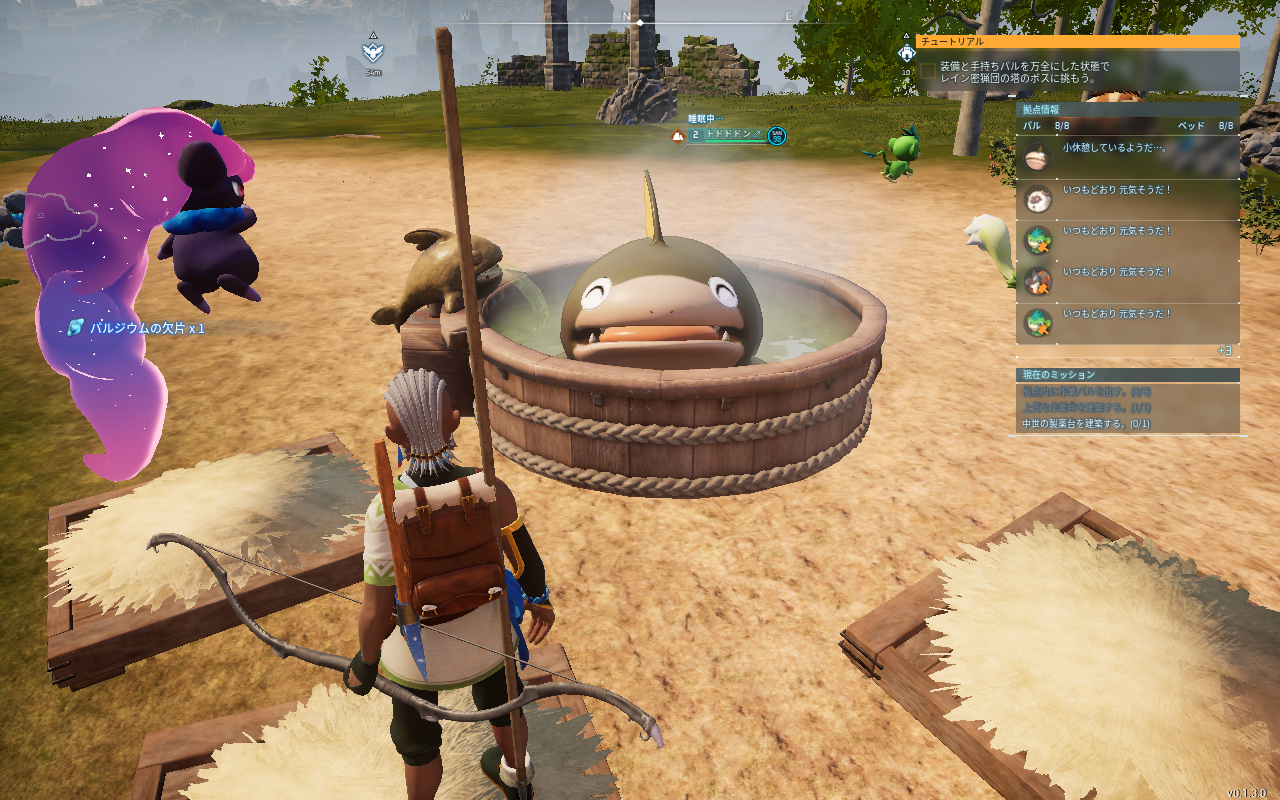Expand the +3 more pals indicator

(1225, 351)
